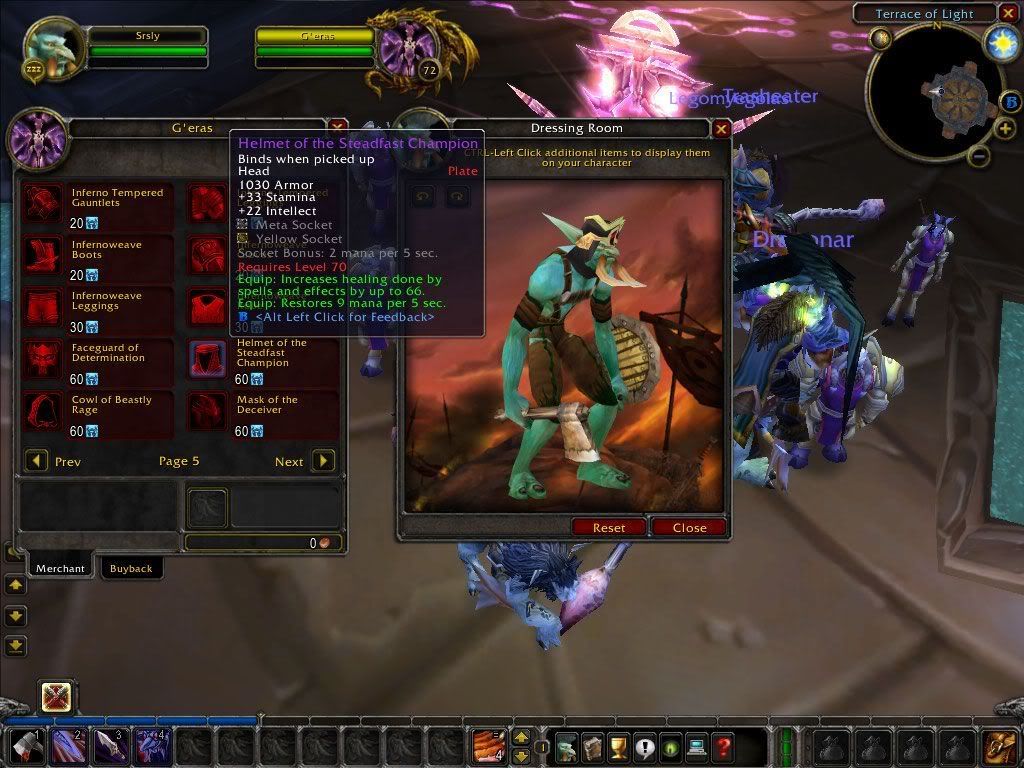Open the red question mark help menu
The image size is (1024, 768).
[x=722, y=747]
